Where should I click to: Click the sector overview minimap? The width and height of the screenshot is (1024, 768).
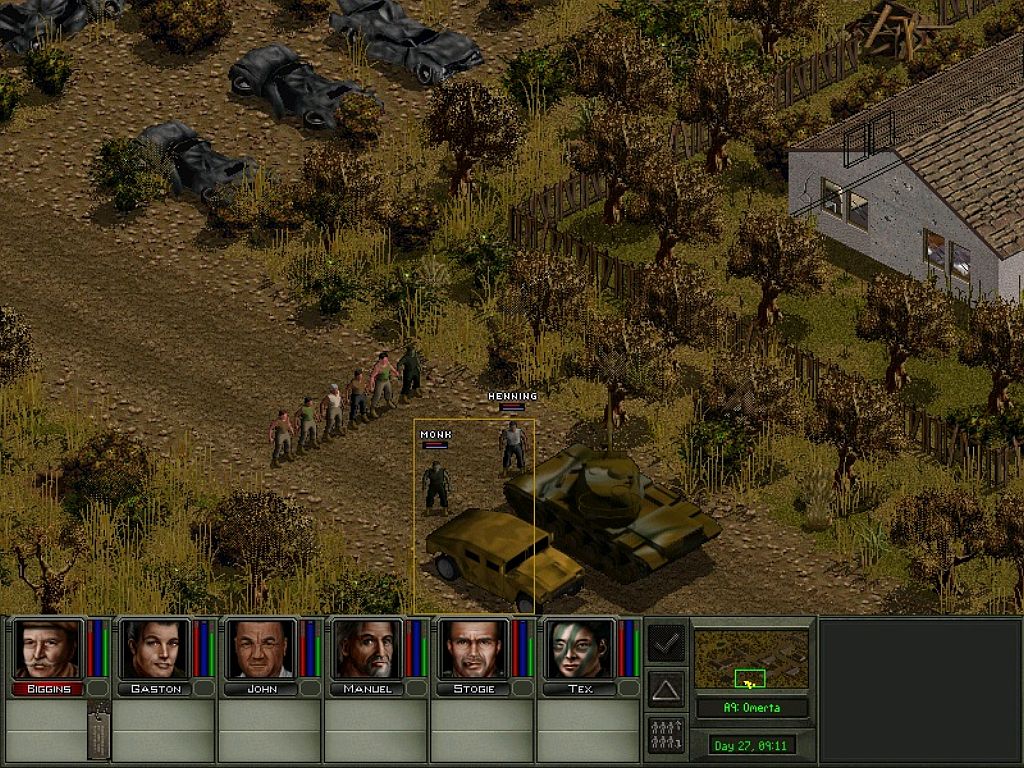[x=751, y=660]
